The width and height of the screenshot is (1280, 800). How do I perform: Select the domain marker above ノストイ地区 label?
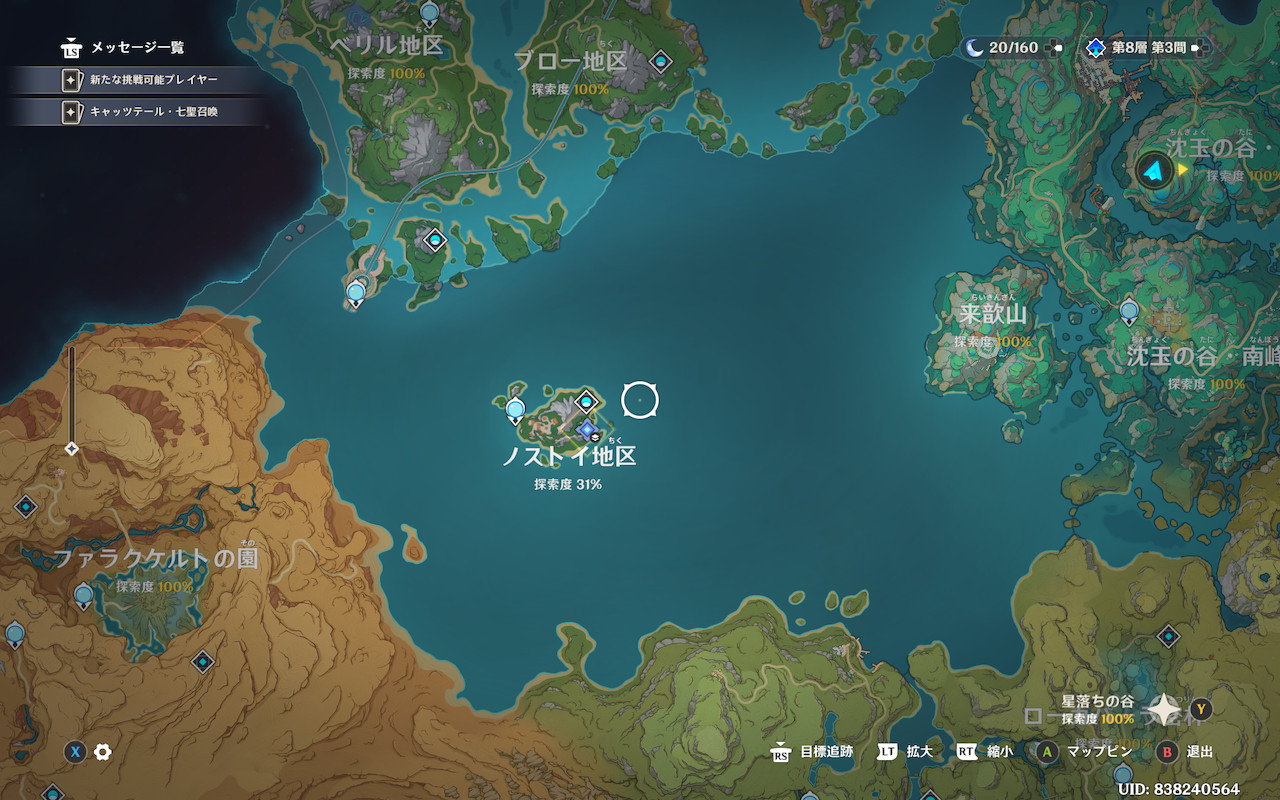click(586, 402)
